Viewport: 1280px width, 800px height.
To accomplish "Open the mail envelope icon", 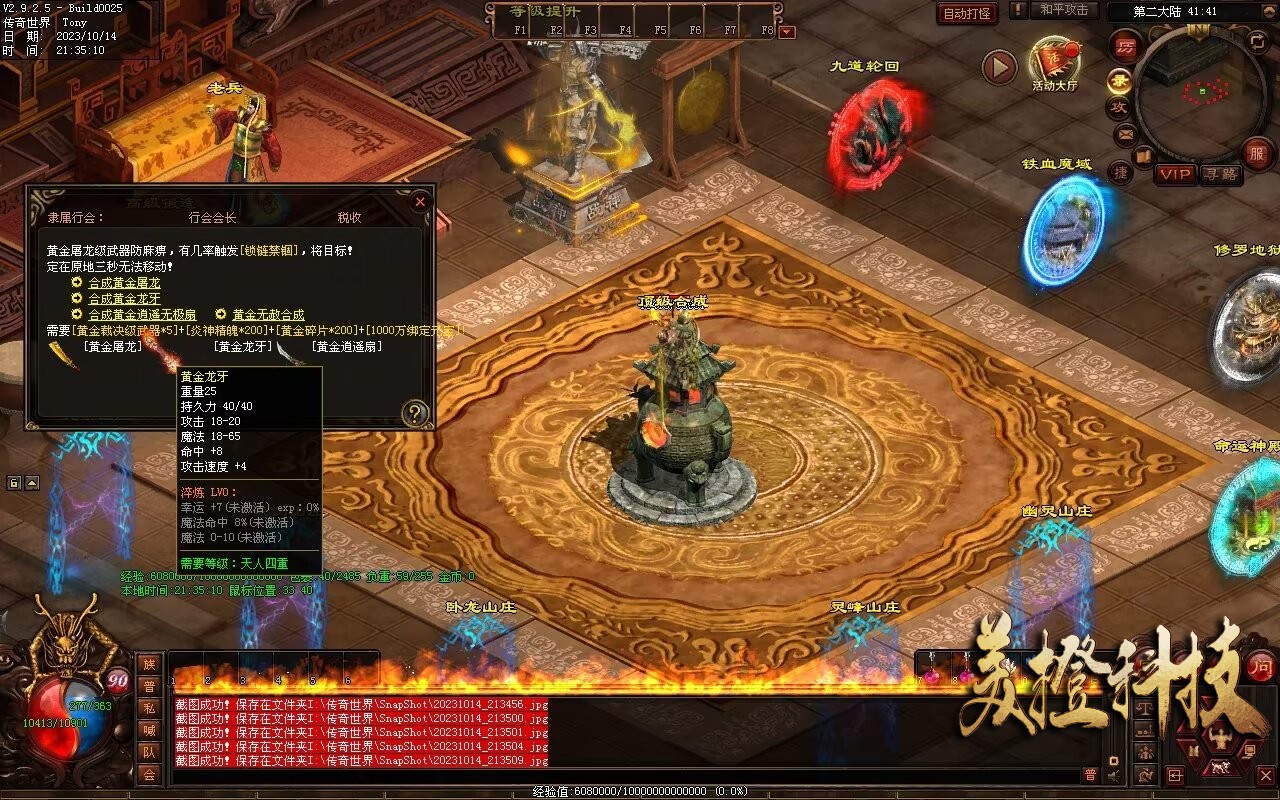I will (1126, 133).
